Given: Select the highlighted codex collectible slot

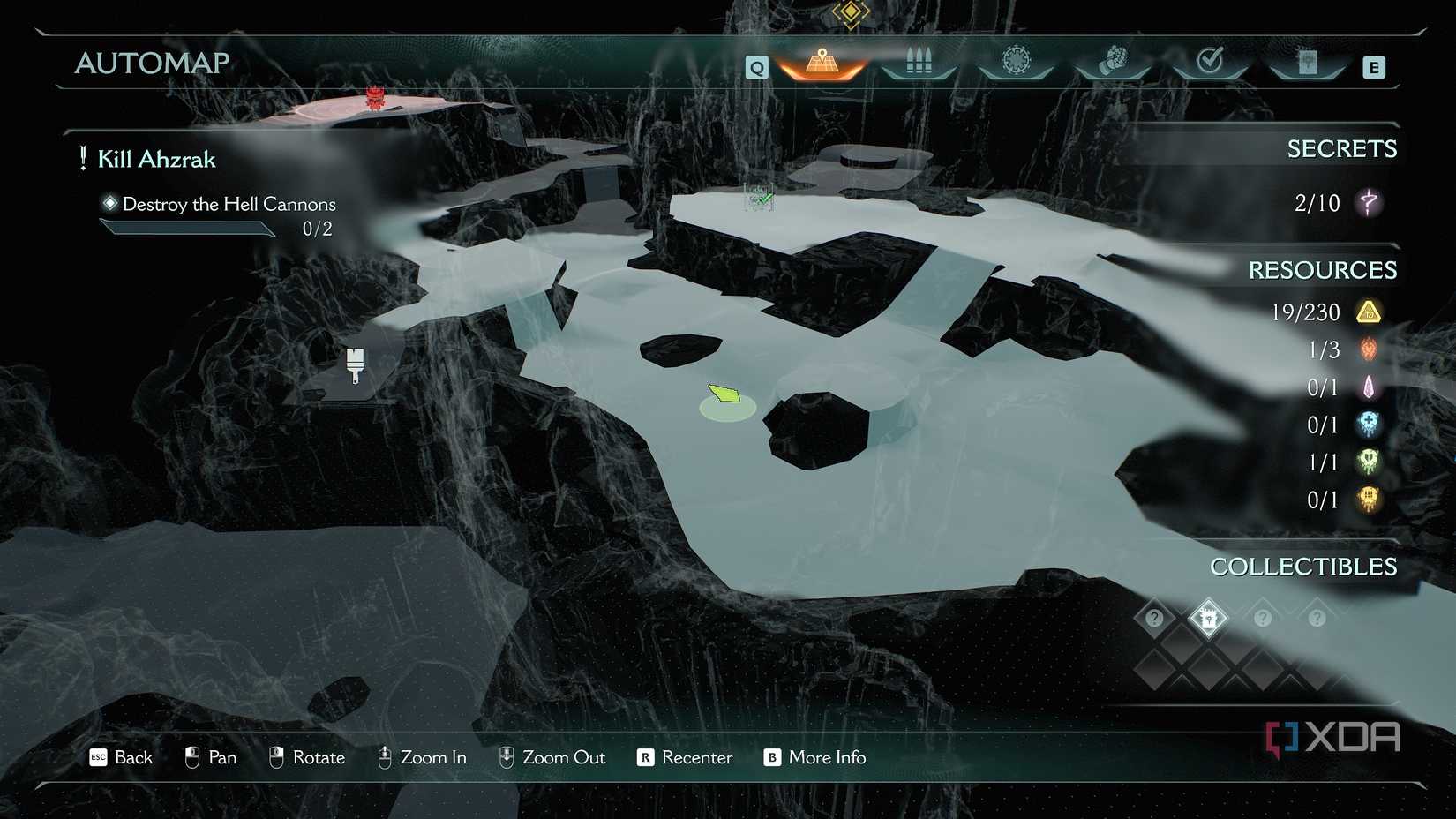Looking at the screenshot, I should [x=1208, y=618].
